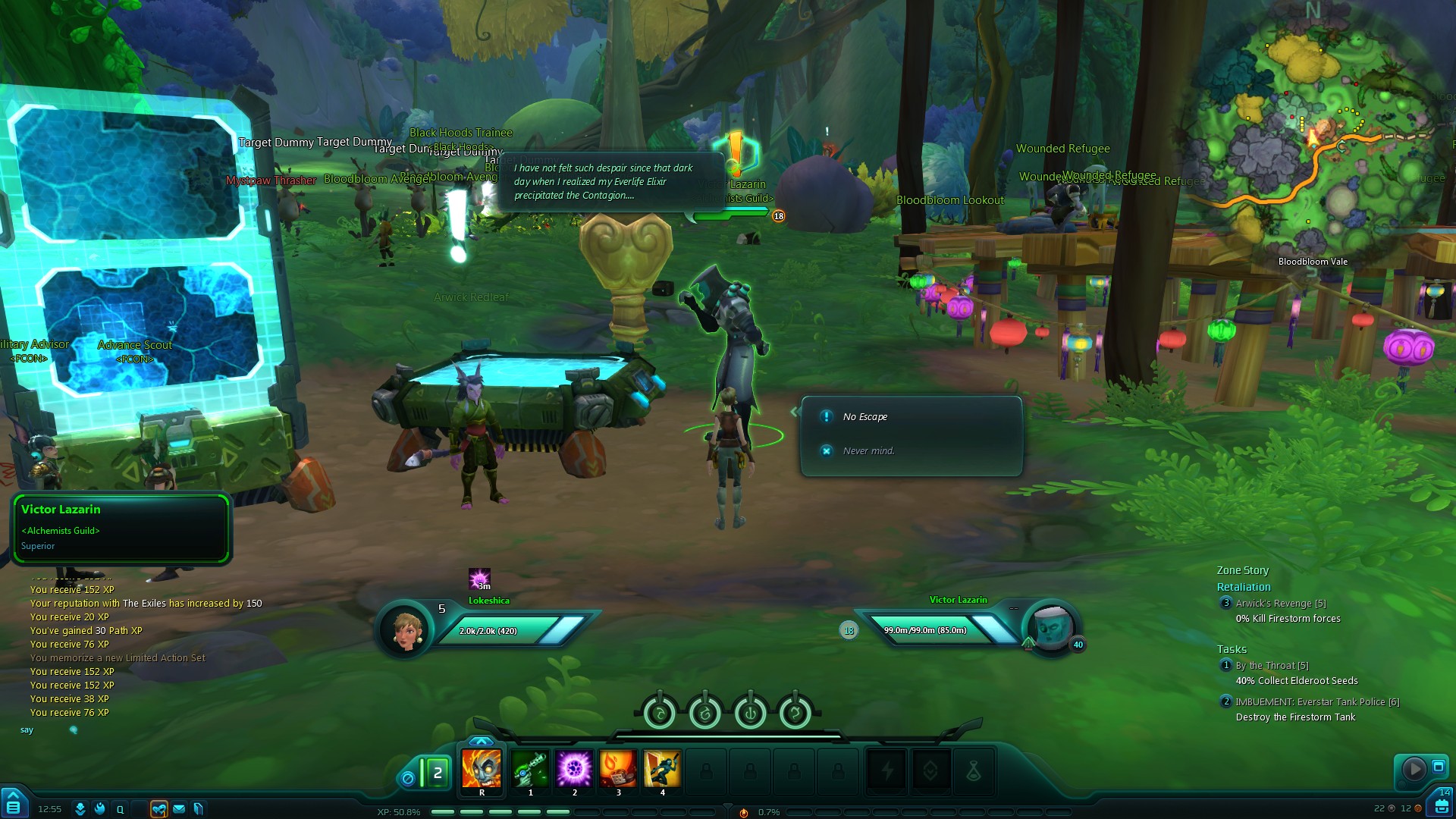Select the Arwick's Revenge quest in the tracker

(x=1281, y=604)
